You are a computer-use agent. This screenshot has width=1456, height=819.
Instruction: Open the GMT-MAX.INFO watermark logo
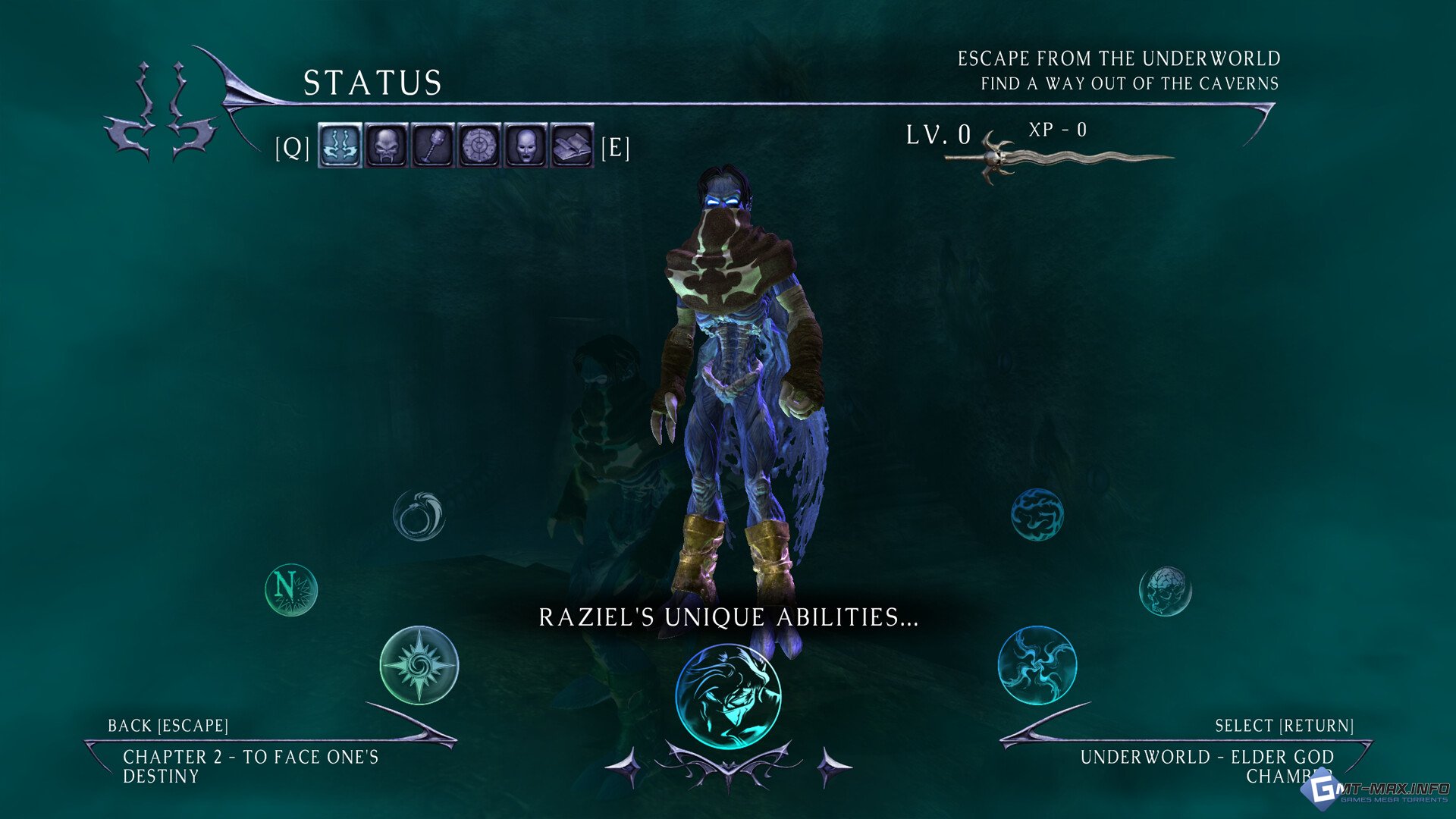pyautogui.click(x=1374, y=792)
